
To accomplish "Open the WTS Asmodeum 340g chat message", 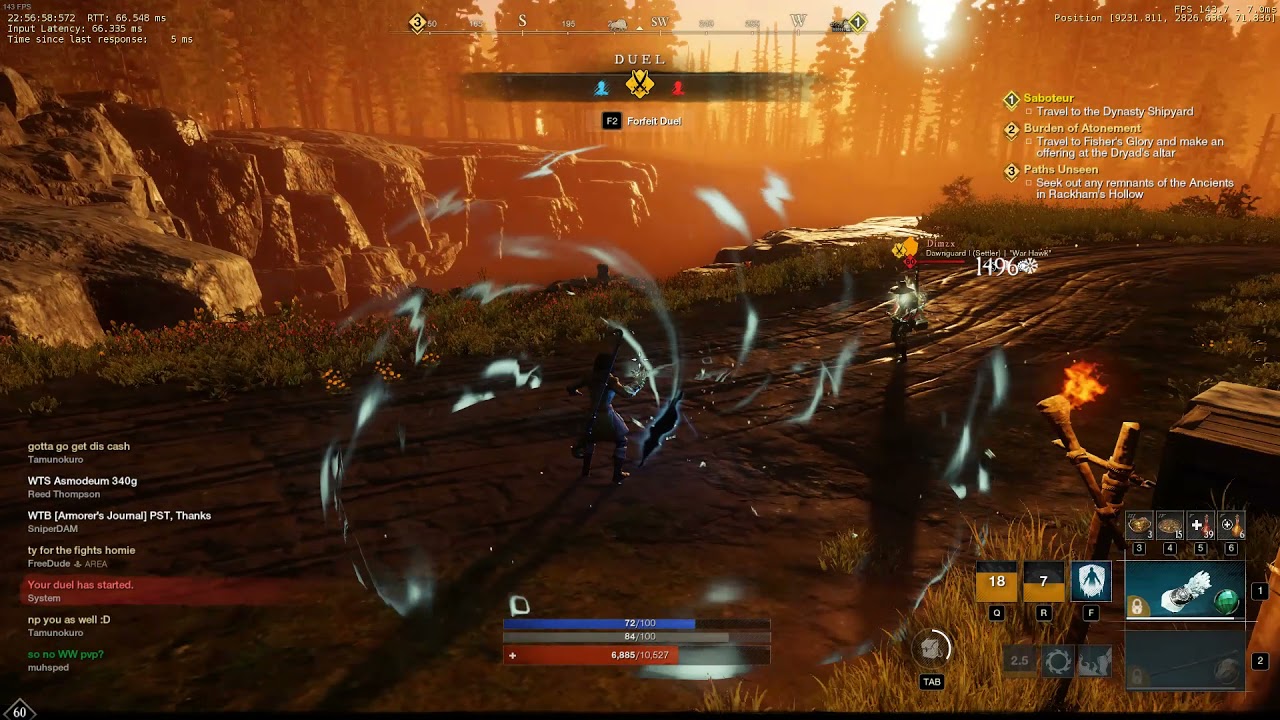I will 83,481.
